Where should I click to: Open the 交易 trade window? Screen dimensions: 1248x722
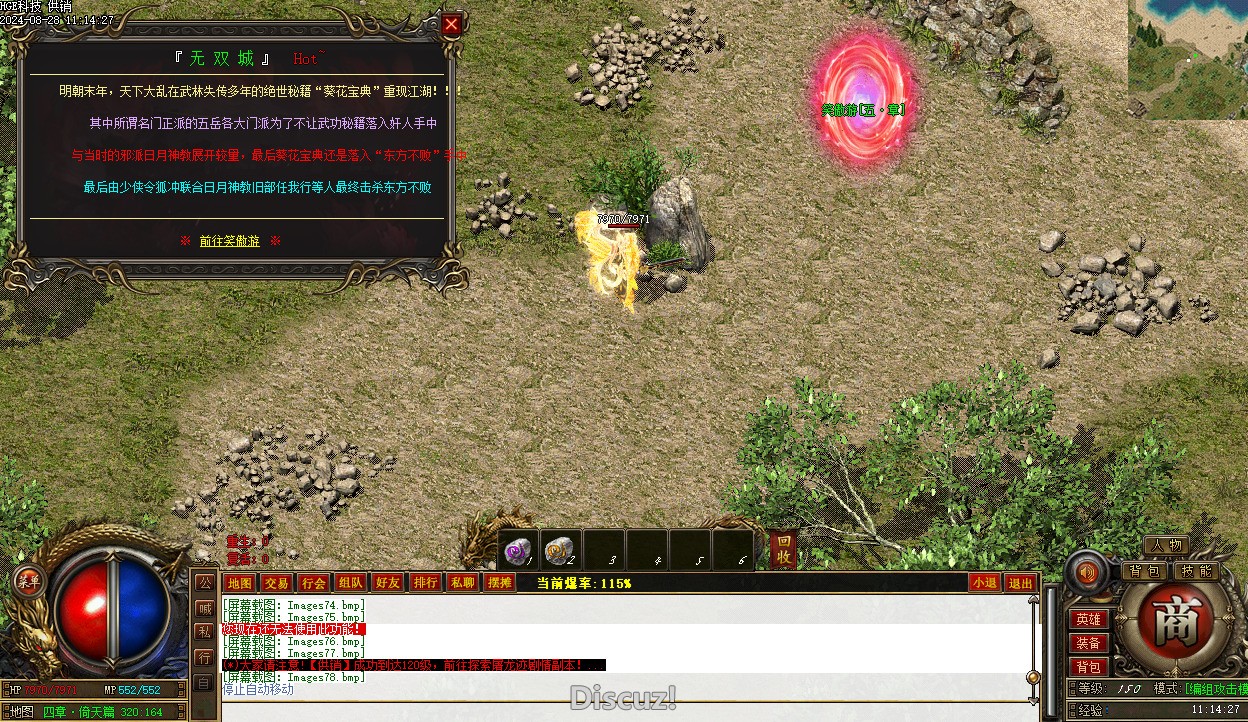point(276,583)
